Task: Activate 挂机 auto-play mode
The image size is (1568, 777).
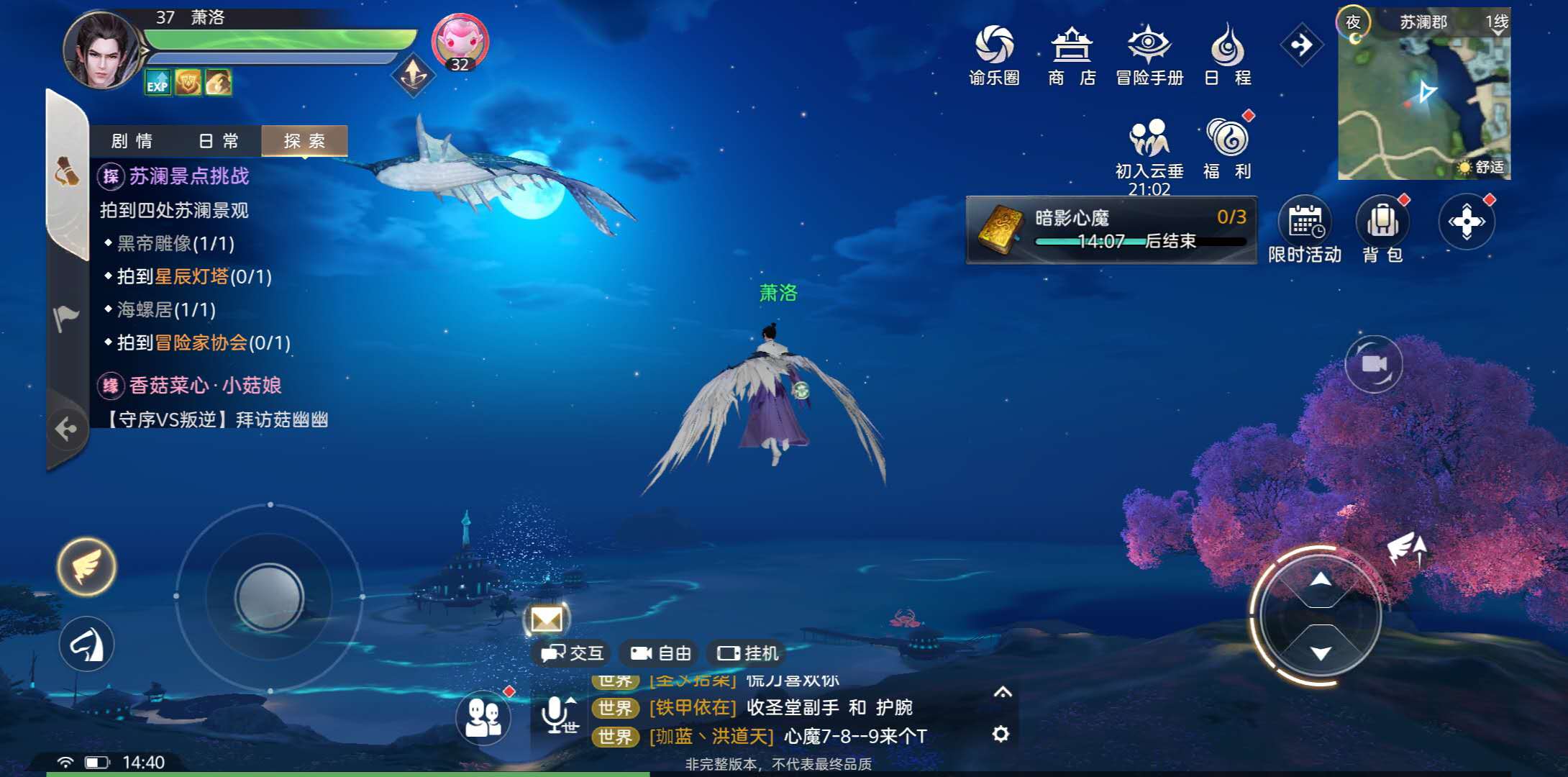Action: pyautogui.click(x=748, y=653)
